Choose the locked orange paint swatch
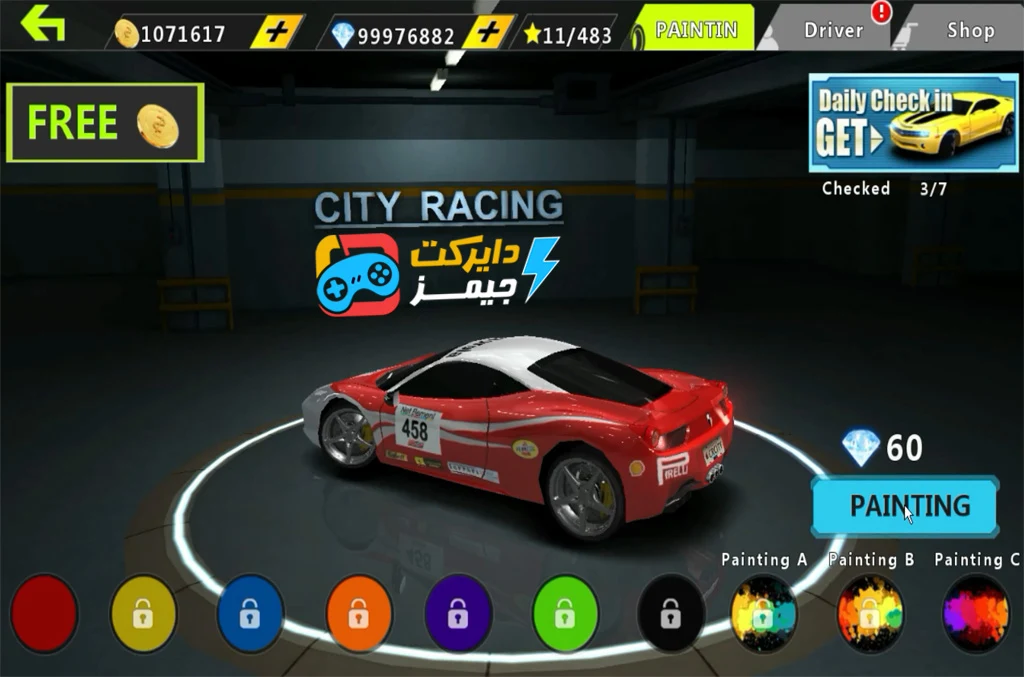 tap(359, 613)
